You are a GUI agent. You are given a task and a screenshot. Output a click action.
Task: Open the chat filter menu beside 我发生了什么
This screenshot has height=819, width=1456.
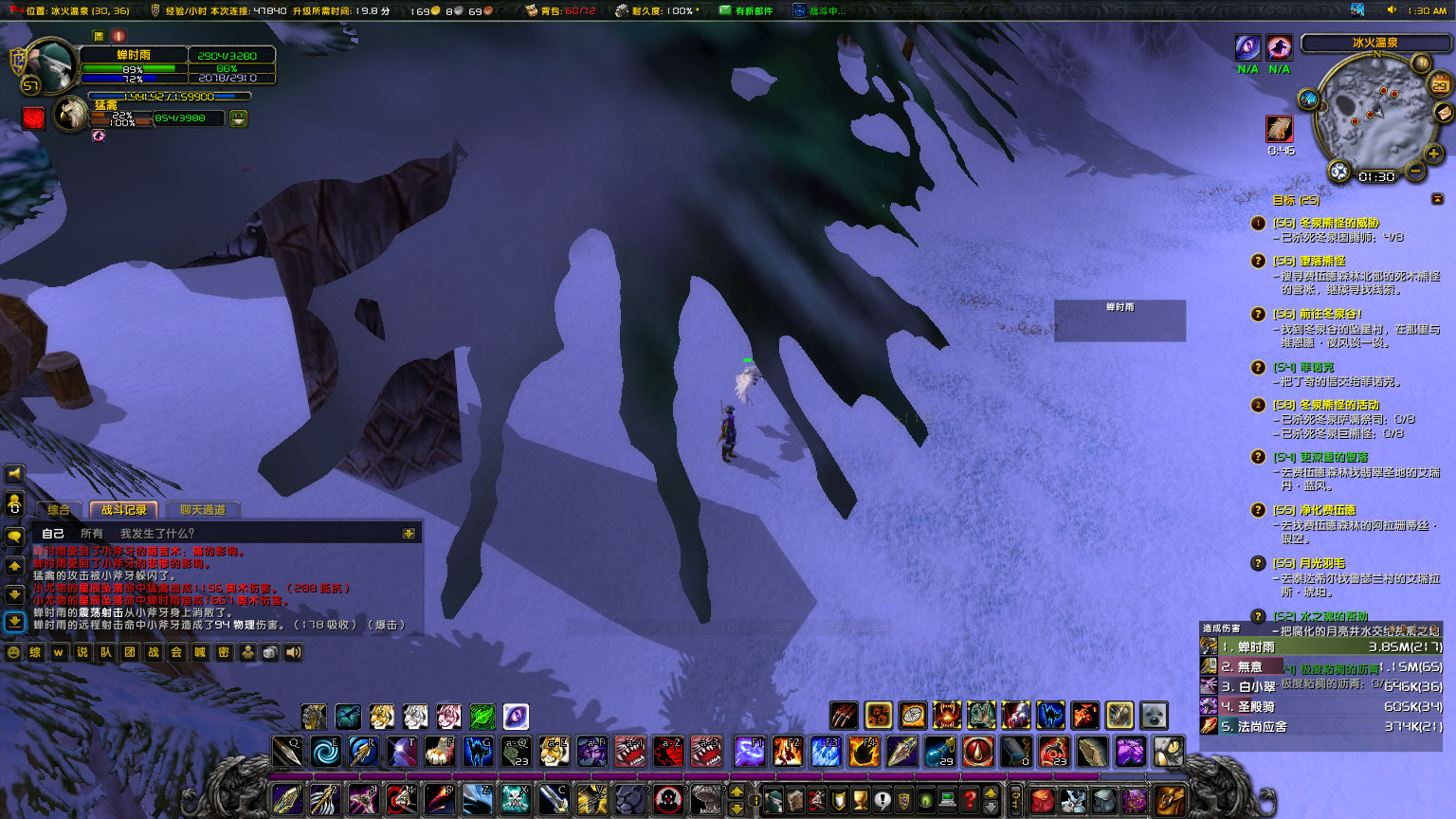(x=408, y=534)
